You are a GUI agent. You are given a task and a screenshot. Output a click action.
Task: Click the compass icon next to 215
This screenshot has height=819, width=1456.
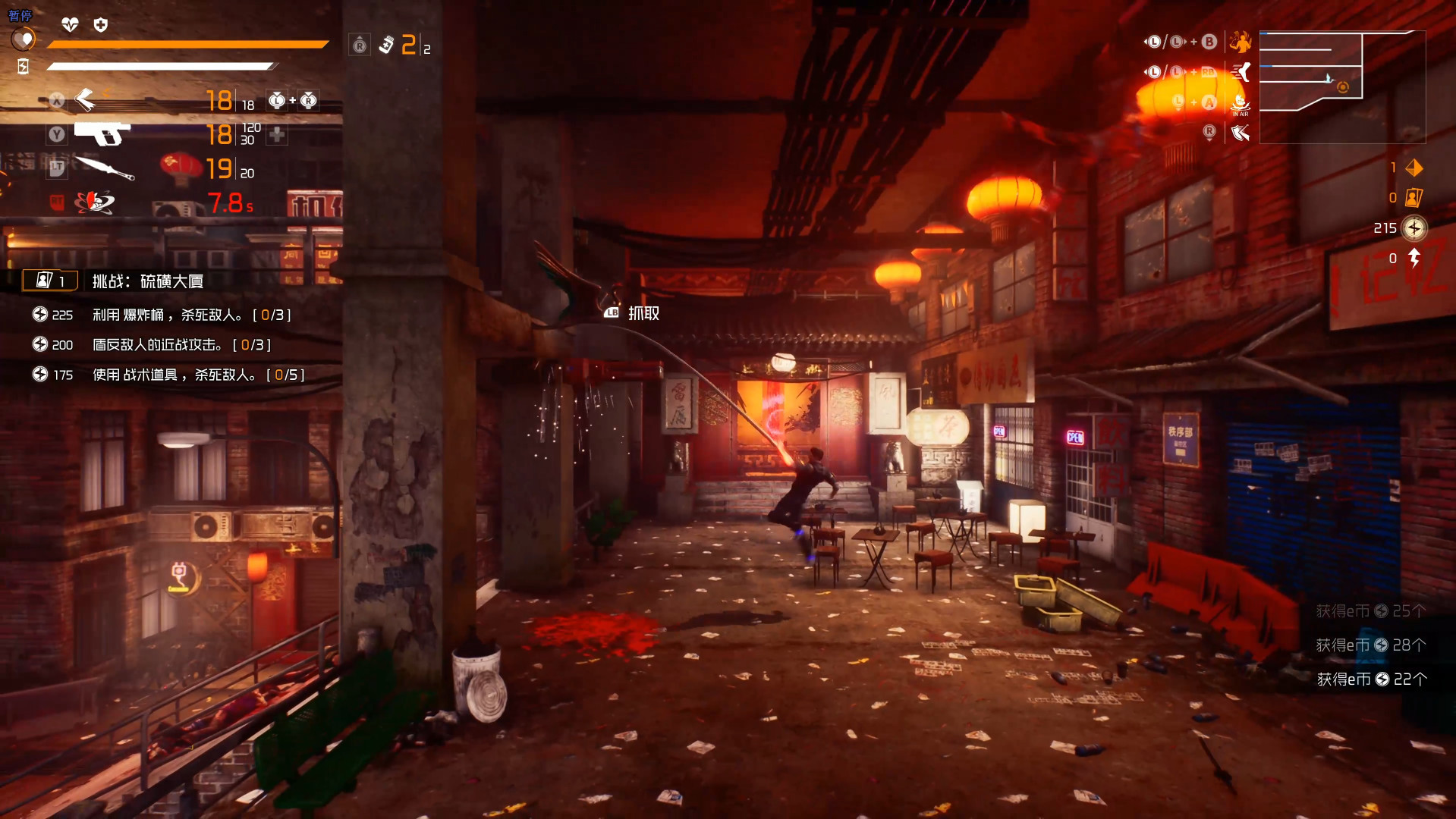(x=1414, y=228)
